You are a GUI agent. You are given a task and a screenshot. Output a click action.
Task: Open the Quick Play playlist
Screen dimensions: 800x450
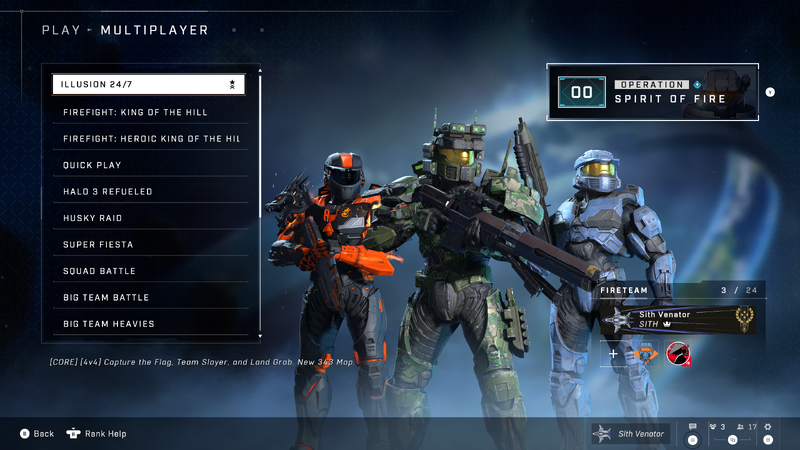(x=148, y=165)
